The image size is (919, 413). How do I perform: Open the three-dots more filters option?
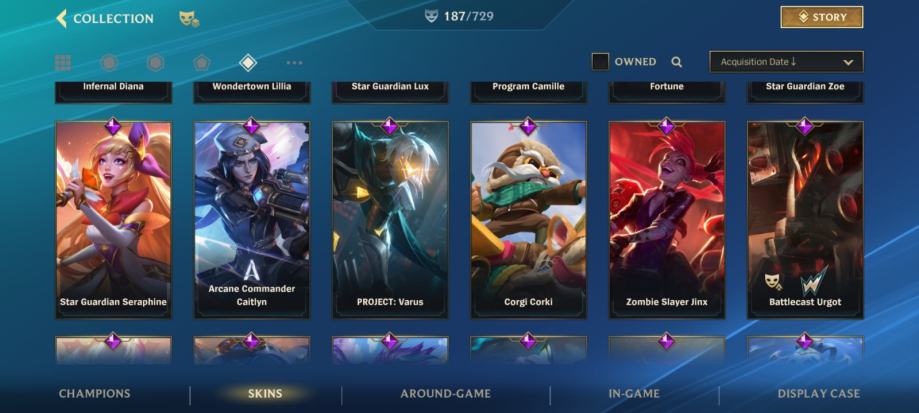click(x=294, y=63)
